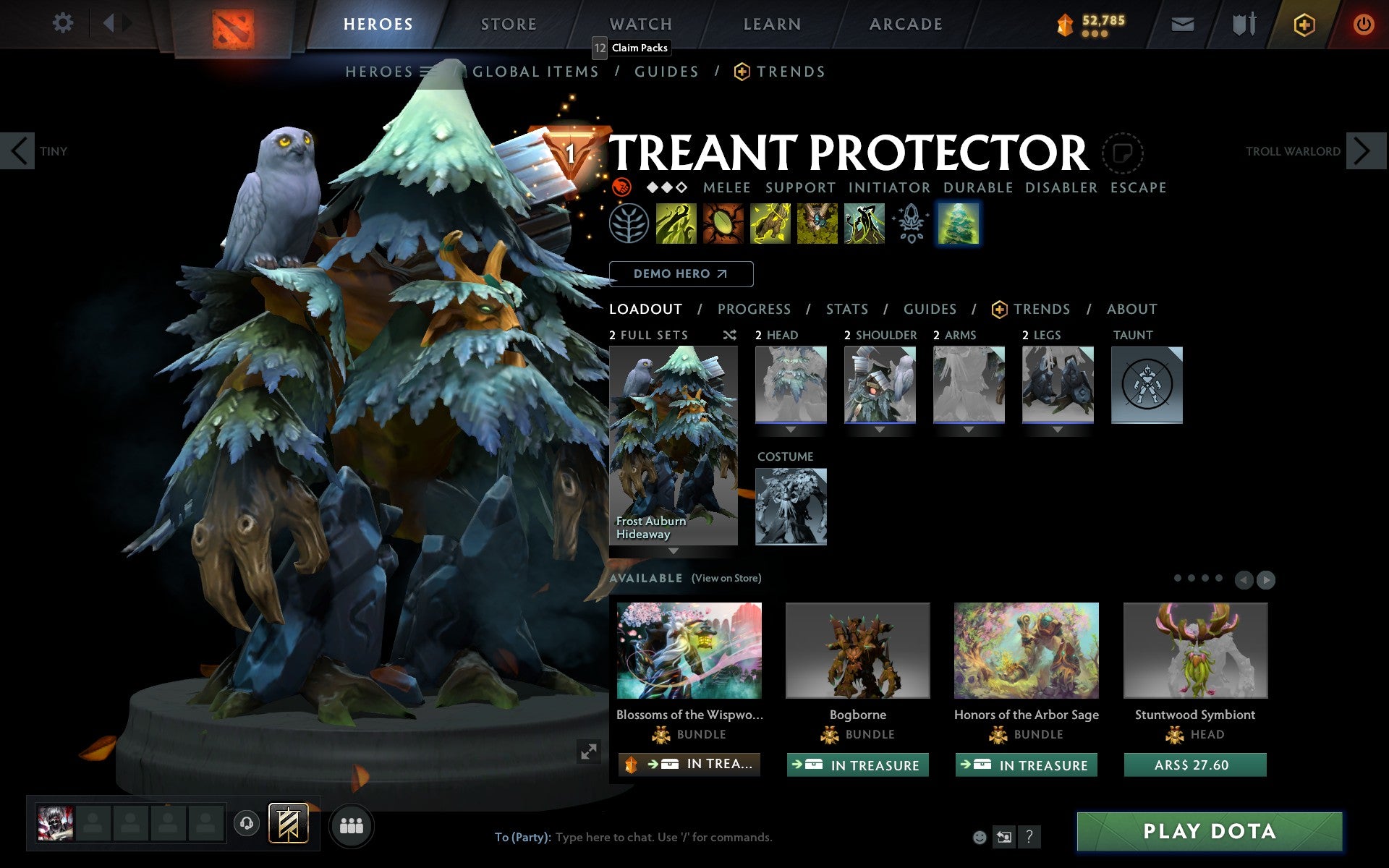Viewport: 1389px width, 868px height.
Task: Open the View on Store link
Action: coord(726,579)
